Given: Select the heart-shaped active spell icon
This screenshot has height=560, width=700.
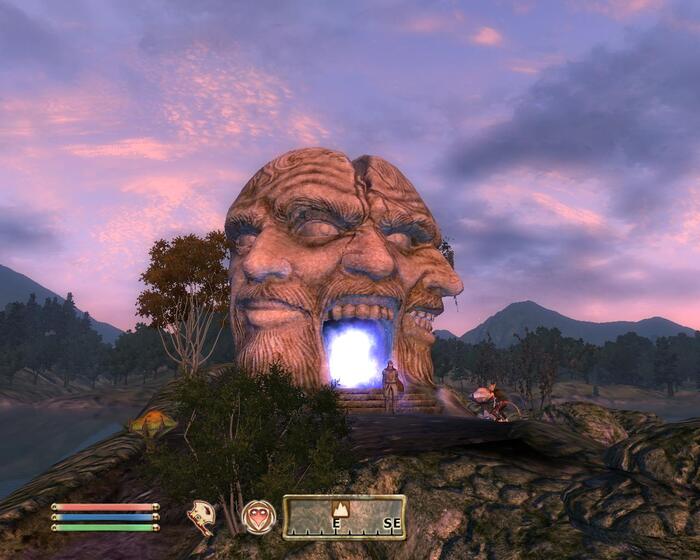Looking at the screenshot, I should click(259, 517).
